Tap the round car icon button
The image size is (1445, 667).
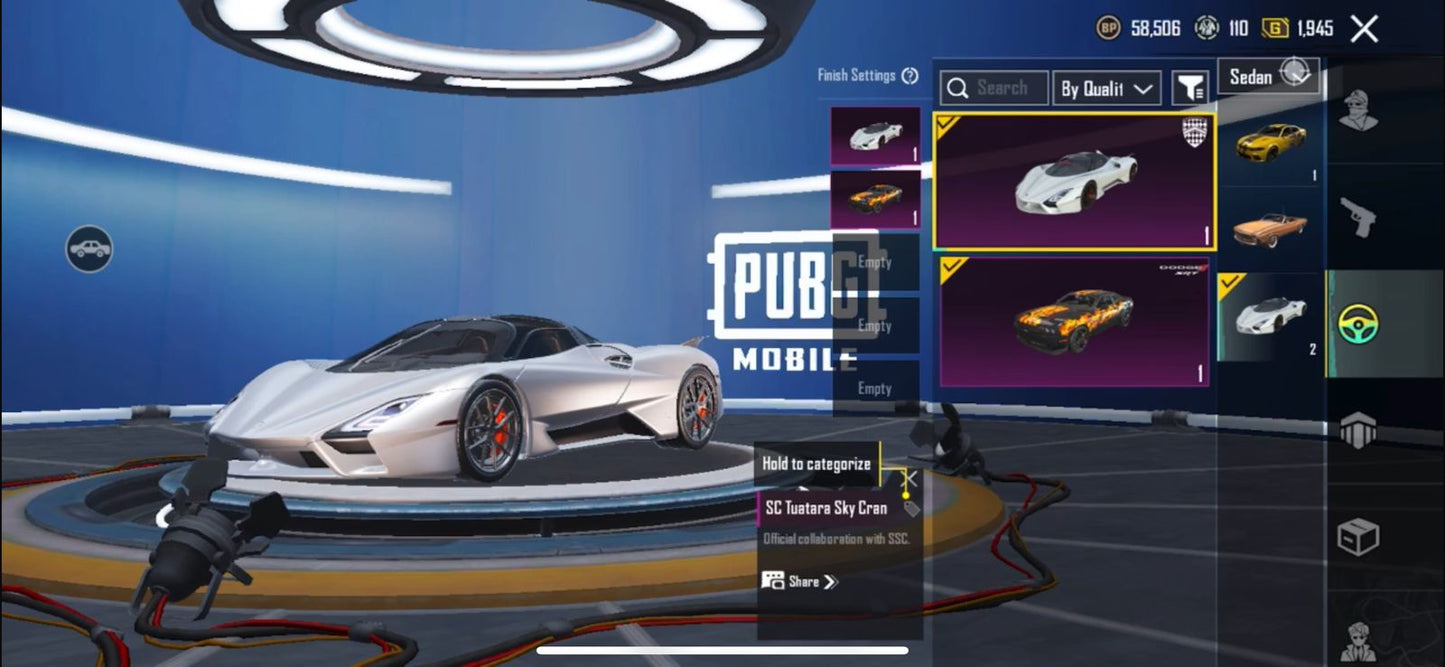pos(89,249)
